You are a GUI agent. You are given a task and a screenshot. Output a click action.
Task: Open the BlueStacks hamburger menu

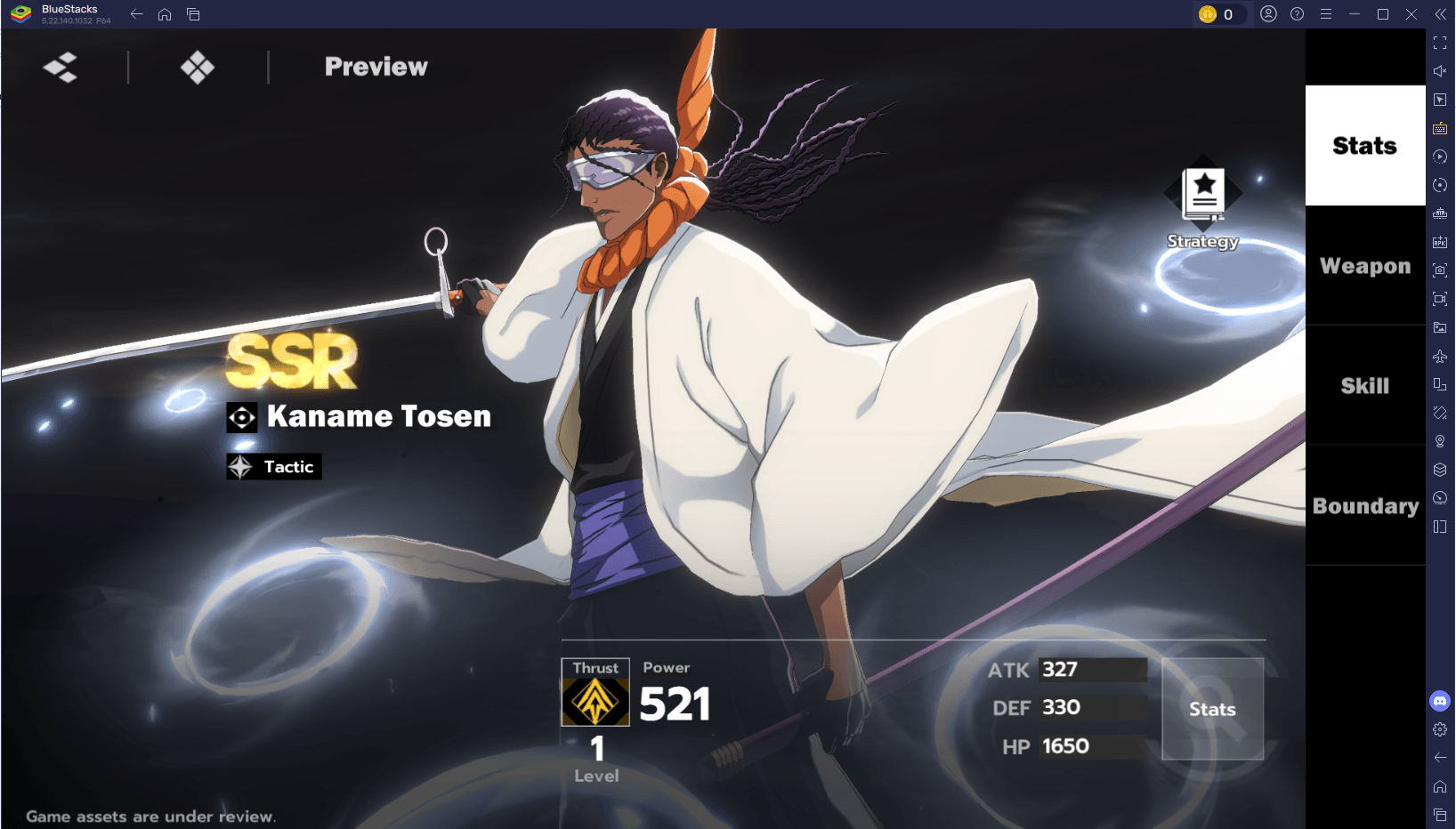coord(1326,14)
